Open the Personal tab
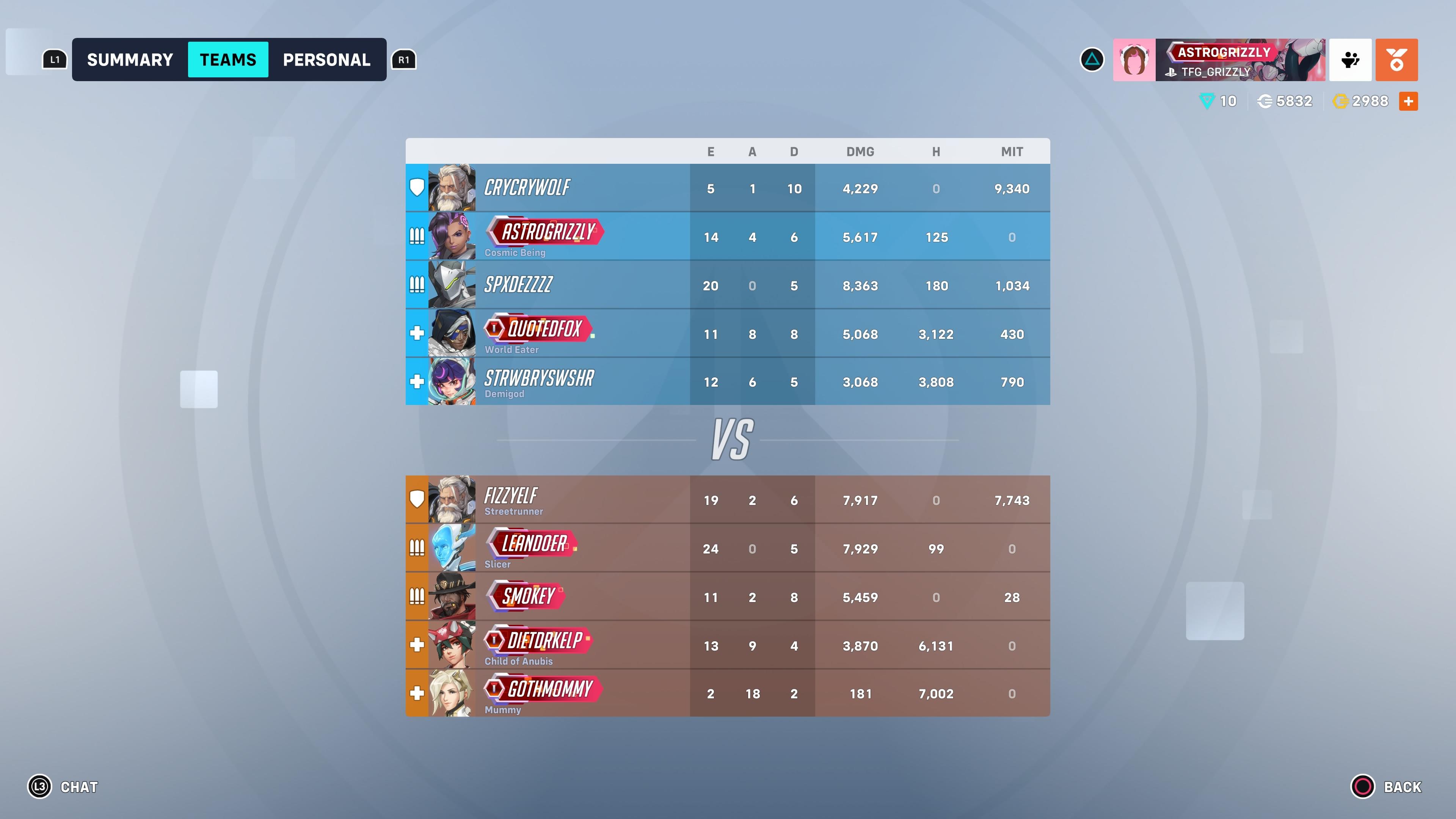Viewport: 1456px width, 819px height. [327, 60]
